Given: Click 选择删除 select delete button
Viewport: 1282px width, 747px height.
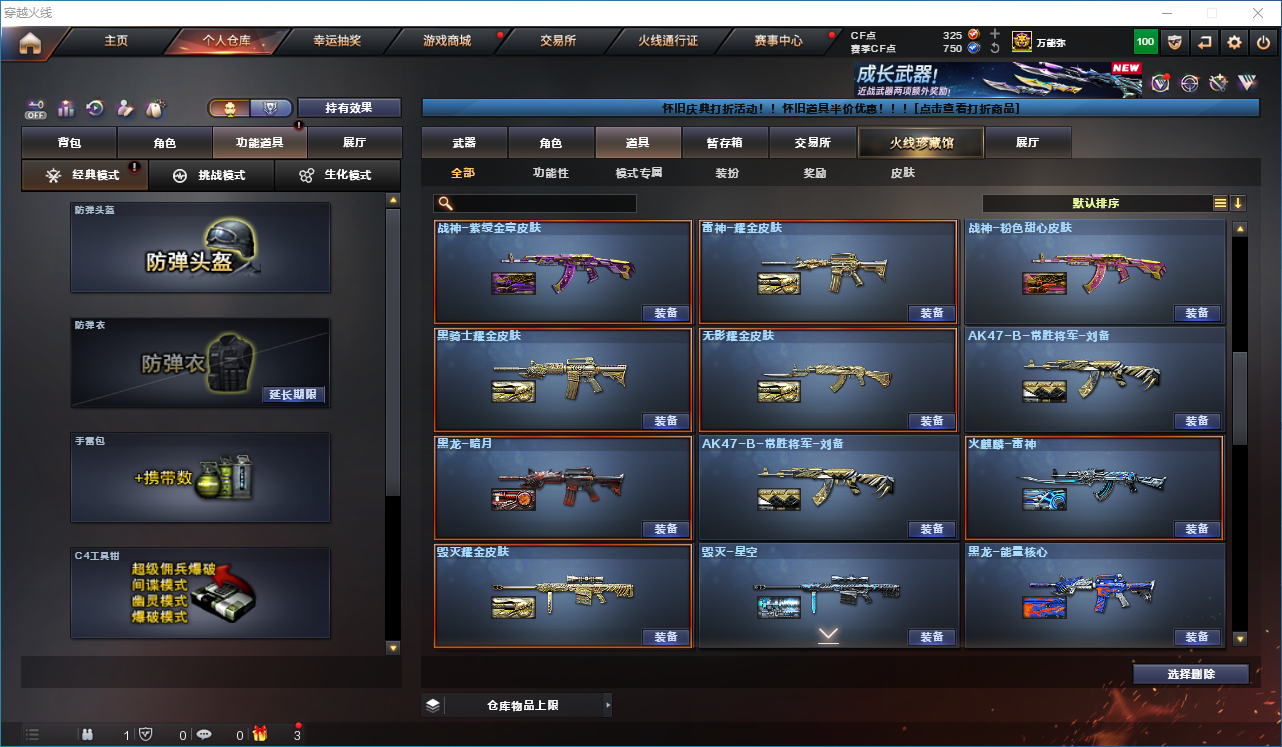Looking at the screenshot, I should 1191,674.
